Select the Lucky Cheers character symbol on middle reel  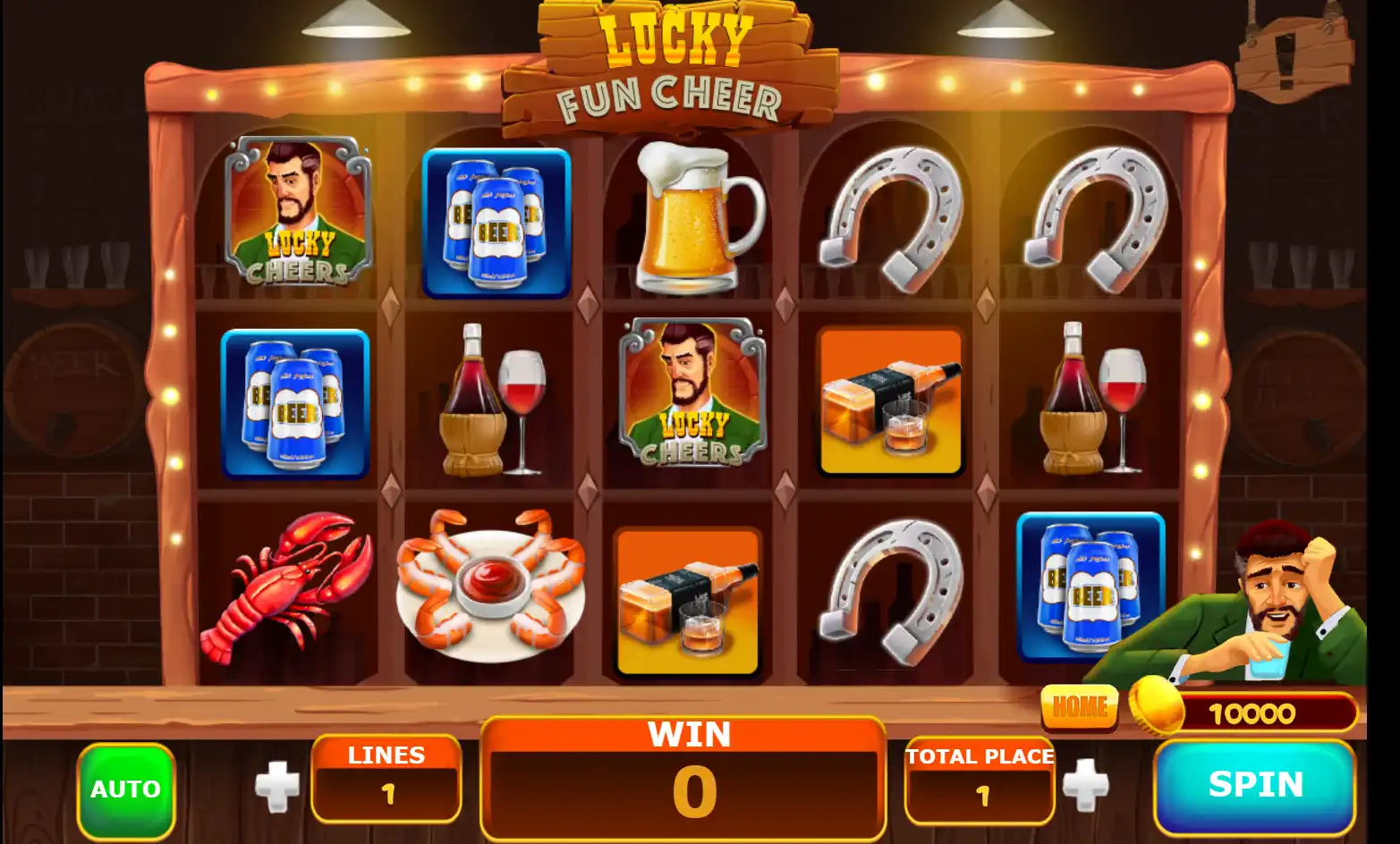689,402
